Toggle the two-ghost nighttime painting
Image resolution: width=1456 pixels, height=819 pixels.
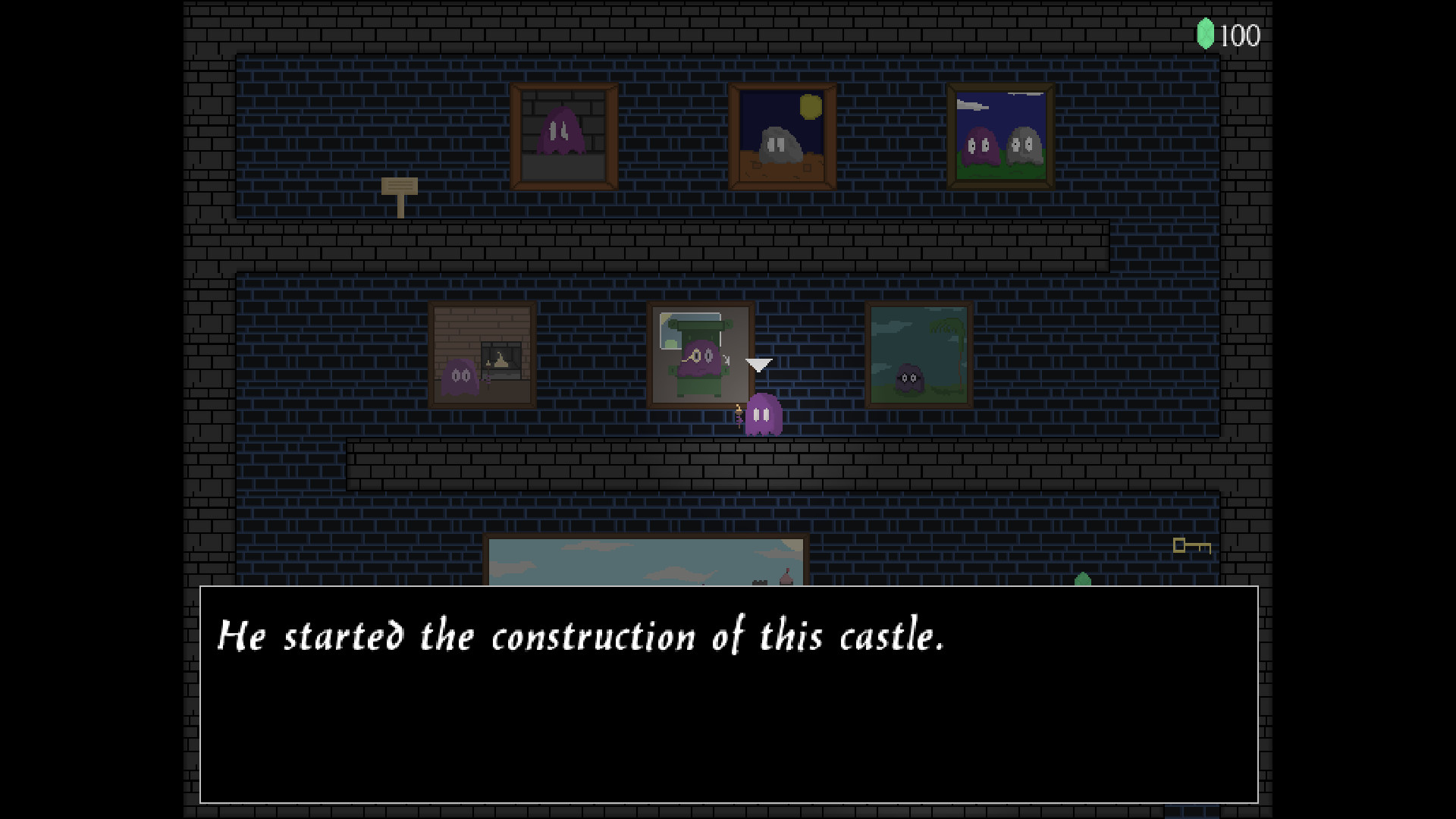(999, 136)
